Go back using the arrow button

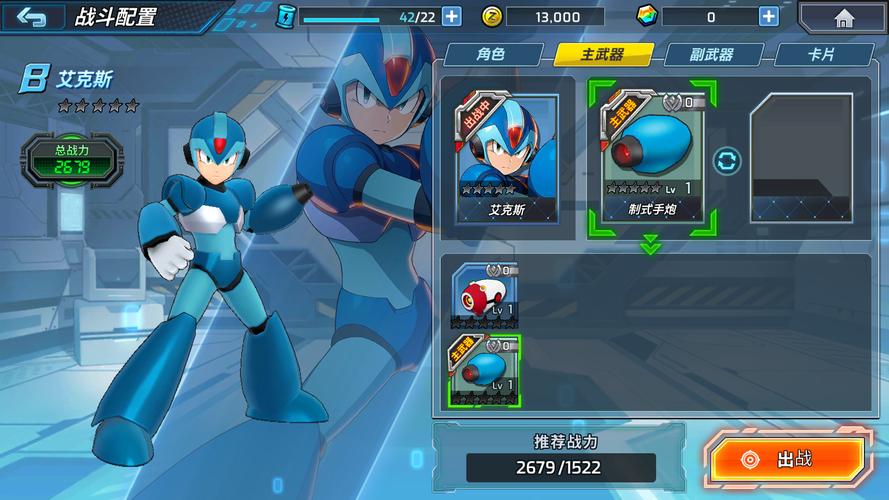pos(32,17)
